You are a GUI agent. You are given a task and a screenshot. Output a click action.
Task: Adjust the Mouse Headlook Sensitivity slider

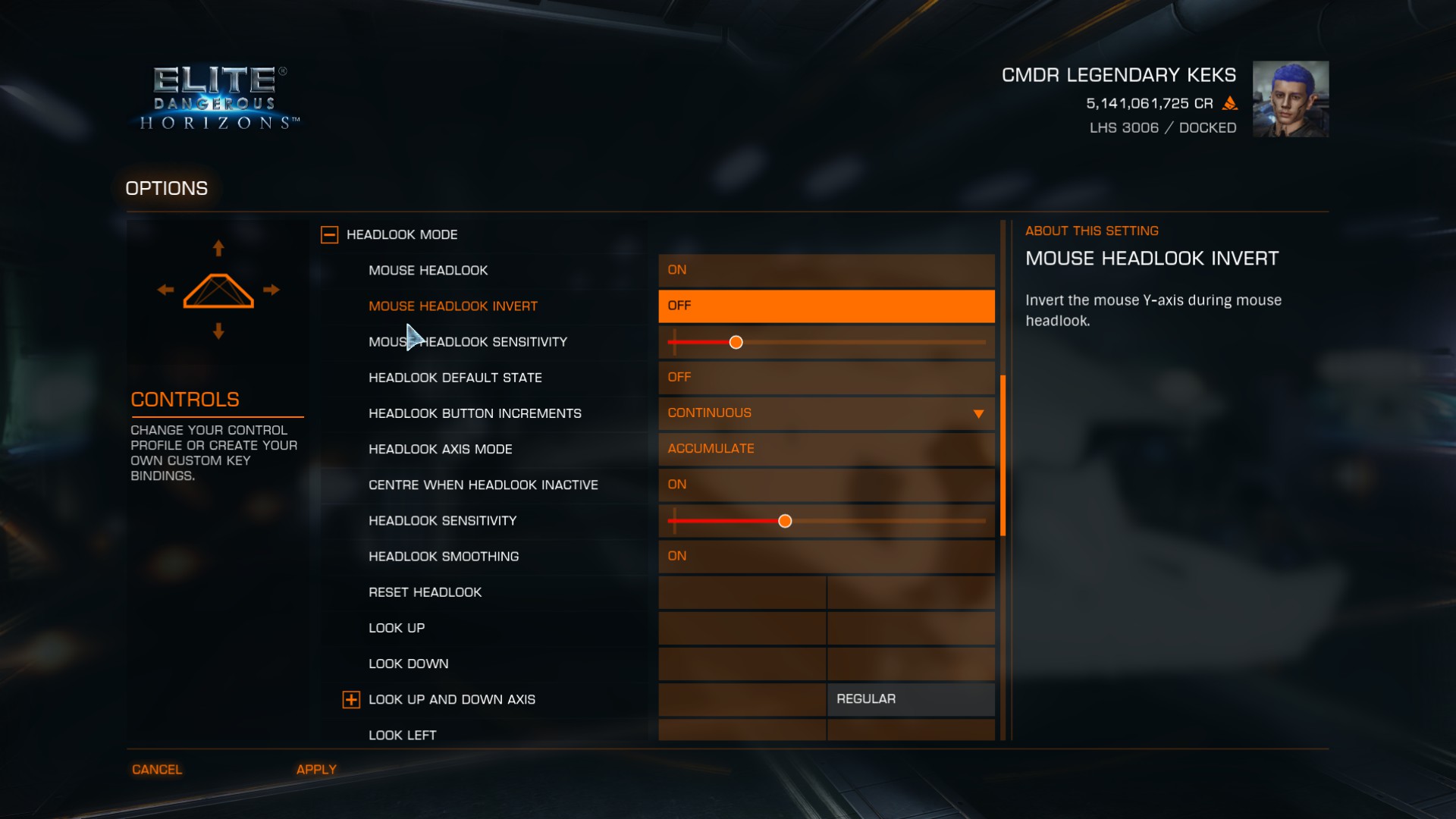coord(736,343)
